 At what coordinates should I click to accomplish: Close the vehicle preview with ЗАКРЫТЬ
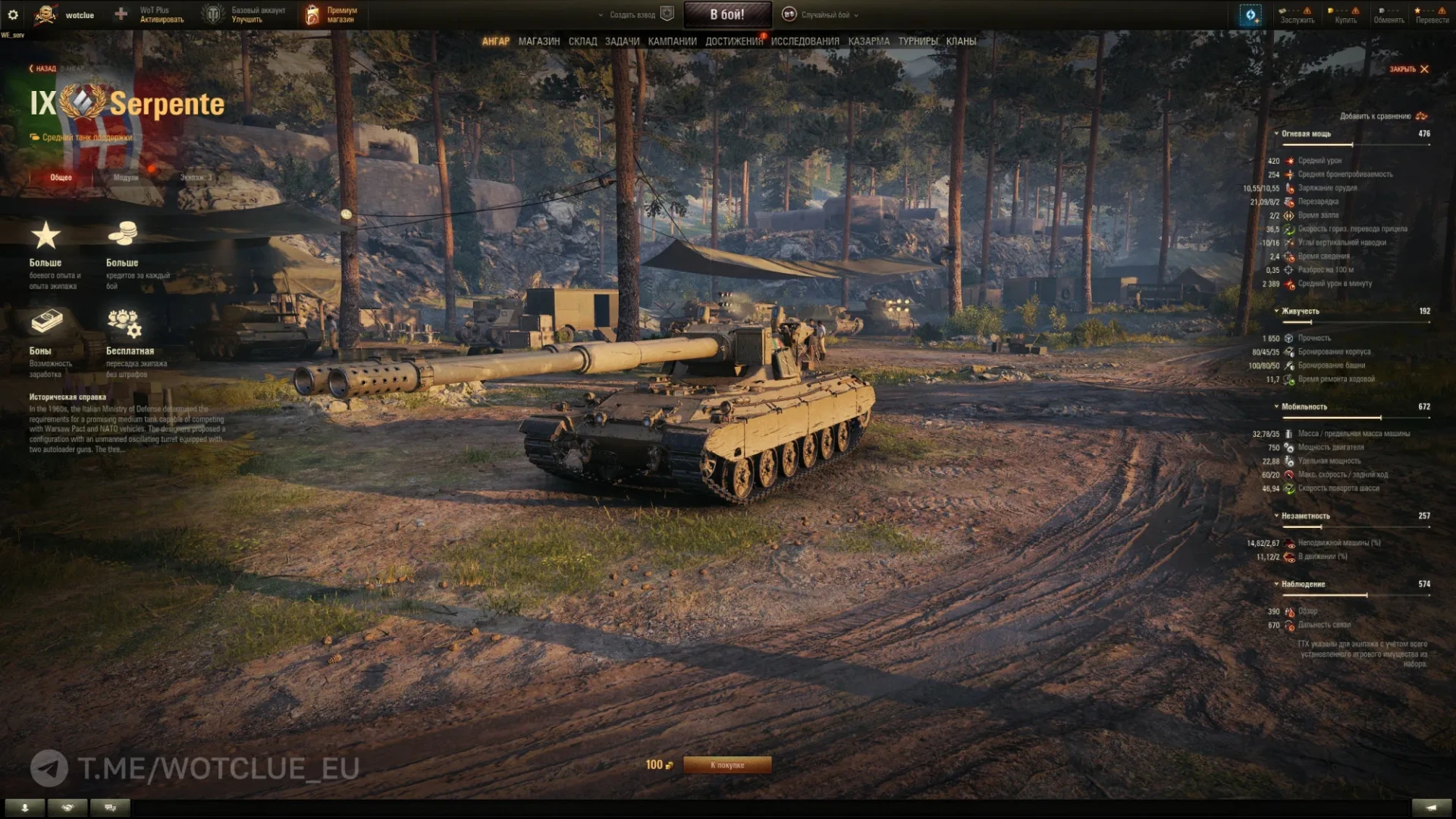1408,69
